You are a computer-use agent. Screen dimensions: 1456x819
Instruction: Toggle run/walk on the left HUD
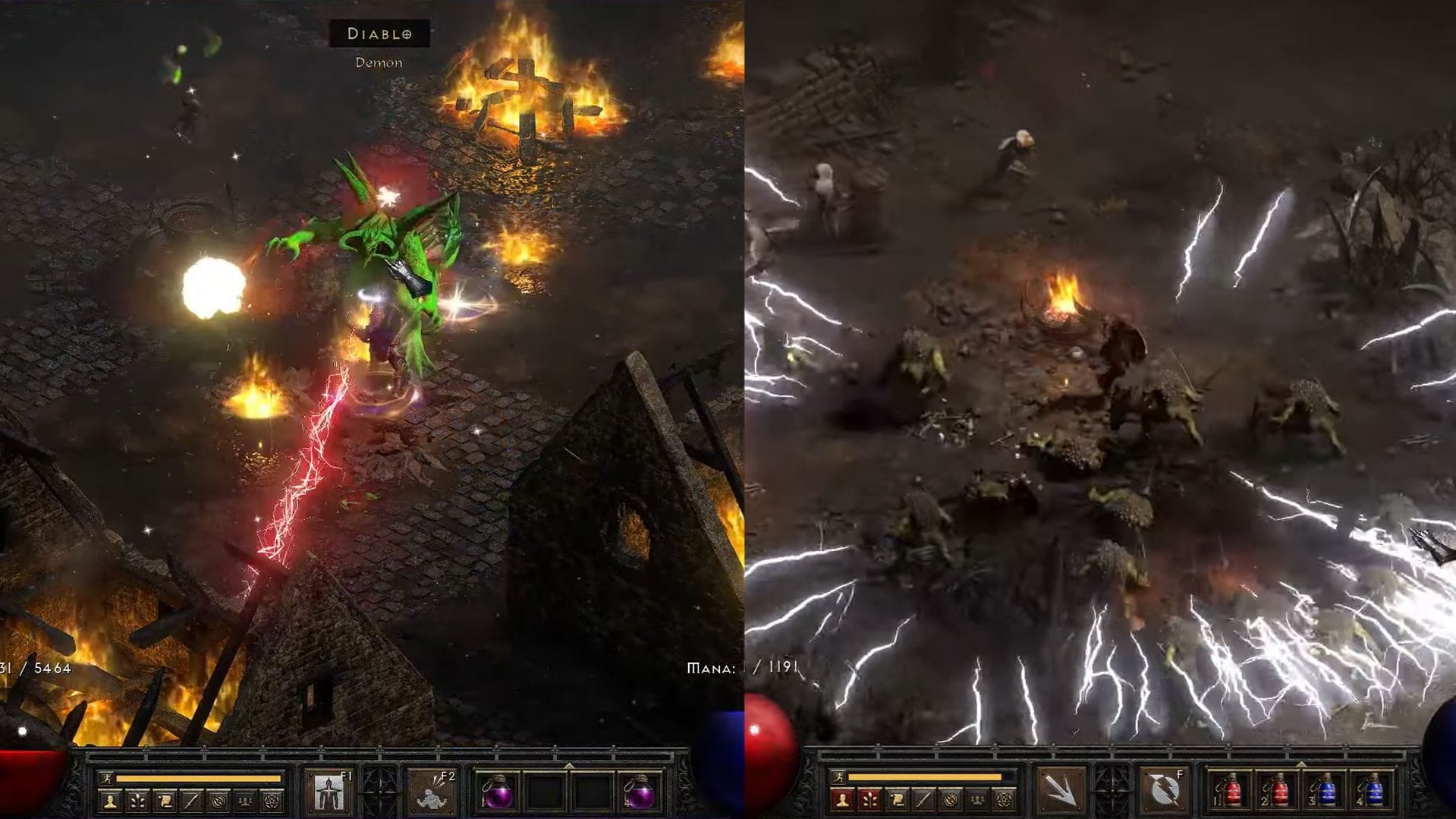106,779
